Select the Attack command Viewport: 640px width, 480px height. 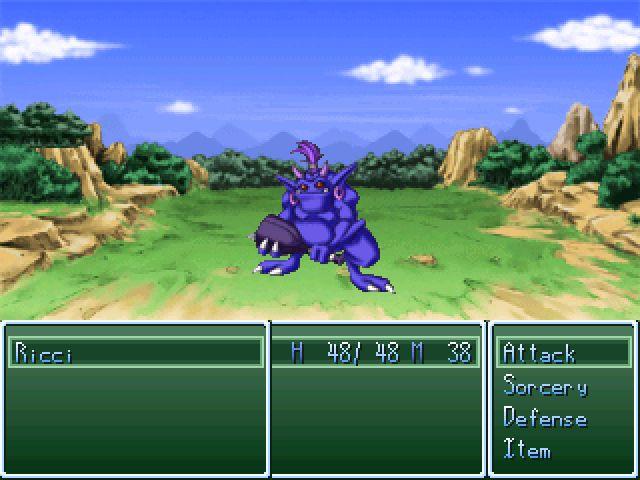[540, 353]
